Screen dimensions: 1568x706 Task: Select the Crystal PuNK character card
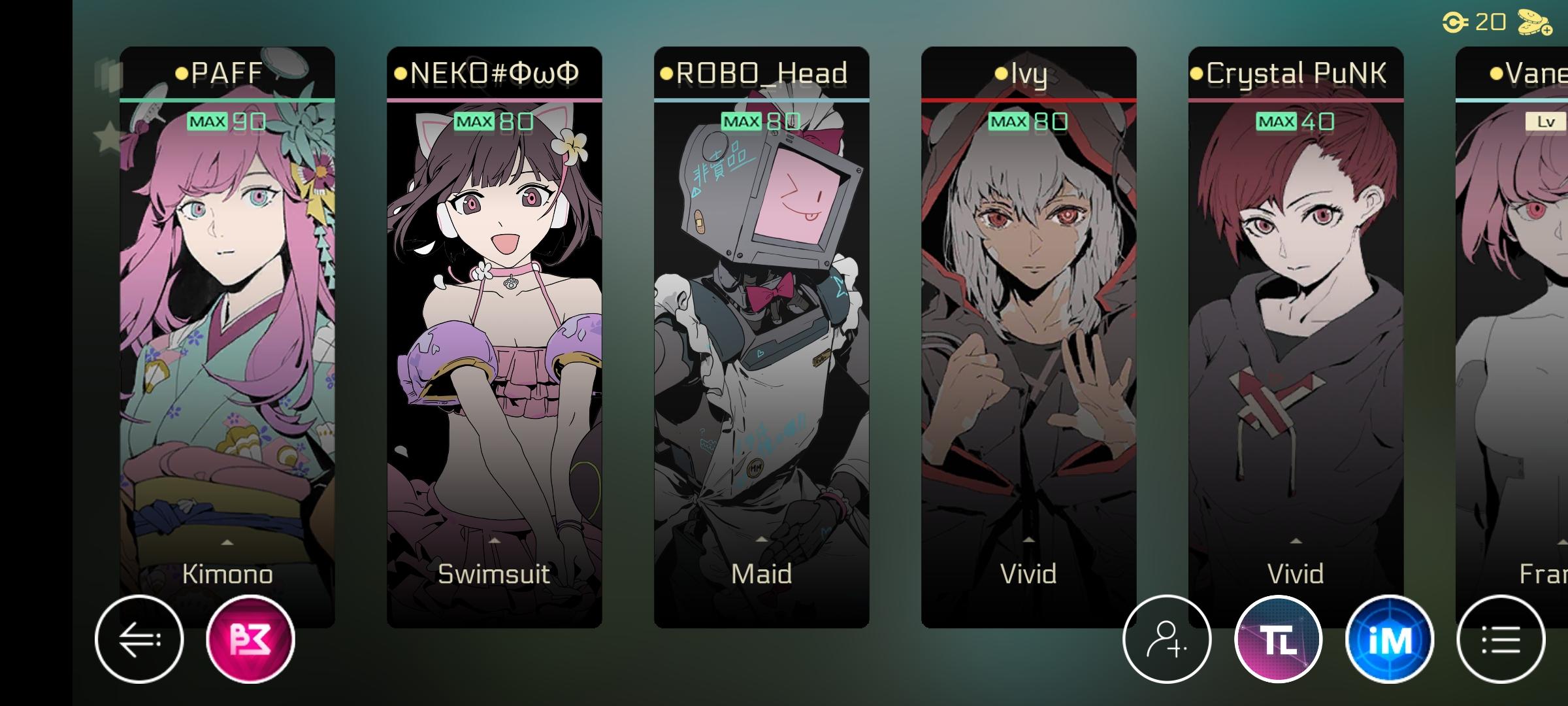pyautogui.click(x=1296, y=327)
